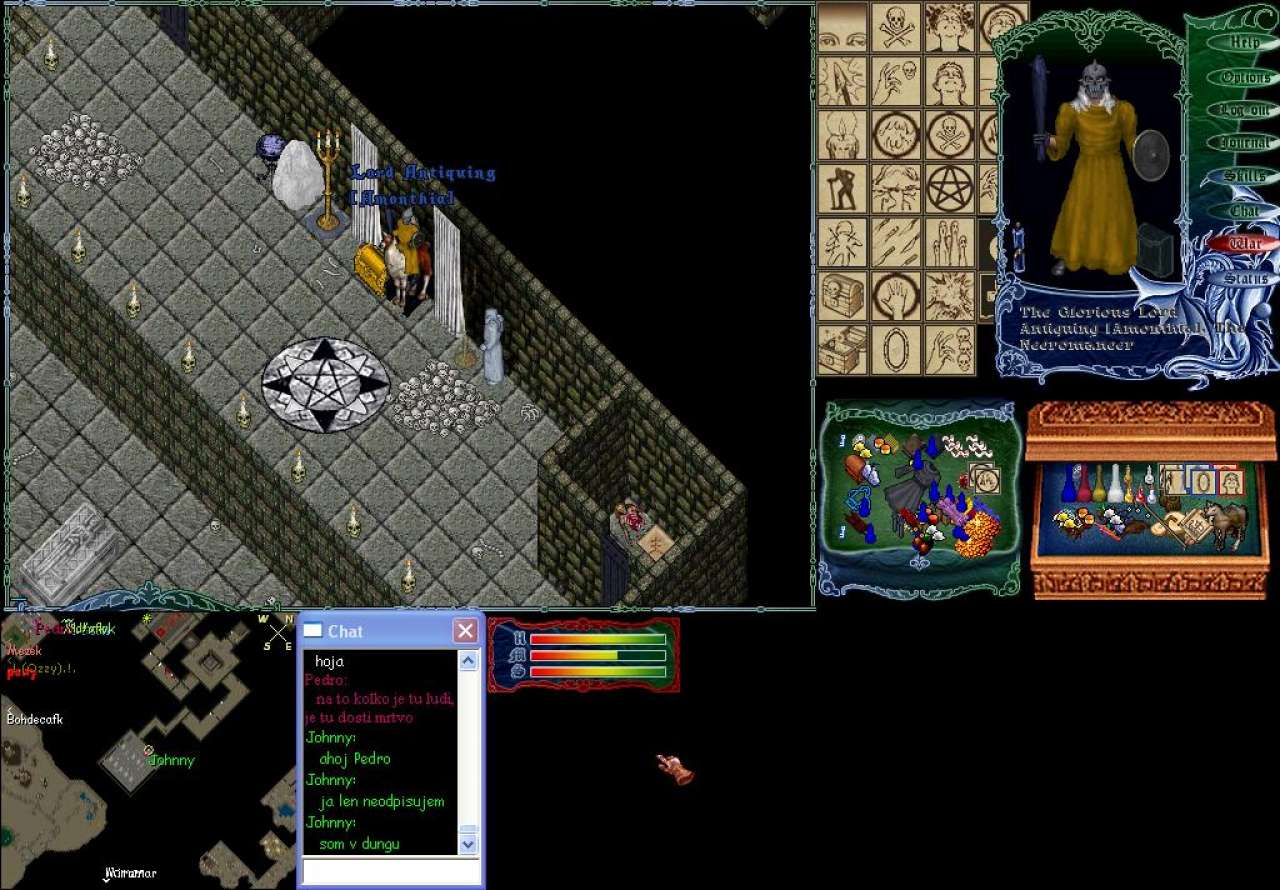The height and width of the screenshot is (890, 1280).
Task: Click the Log out button
Action: pos(1245,110)
